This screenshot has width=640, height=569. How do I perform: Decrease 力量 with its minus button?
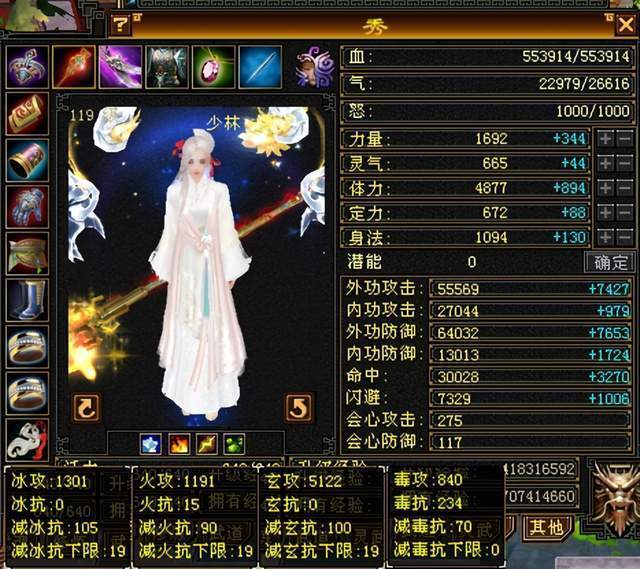pos(624,139)
